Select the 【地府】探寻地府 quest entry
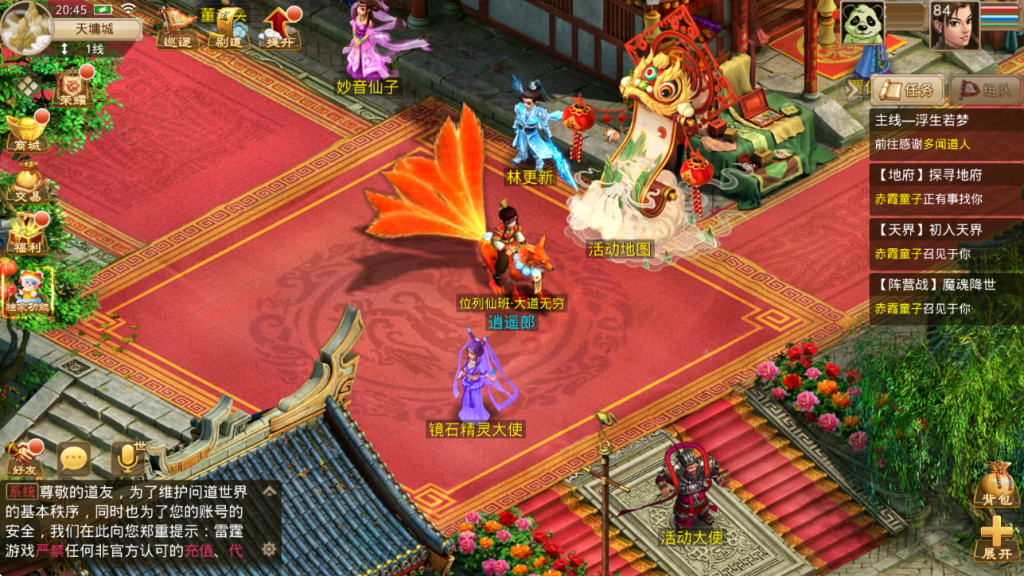Image resolution: width=1024 pixels, height=576 pixels. click(x=946, y=186)
